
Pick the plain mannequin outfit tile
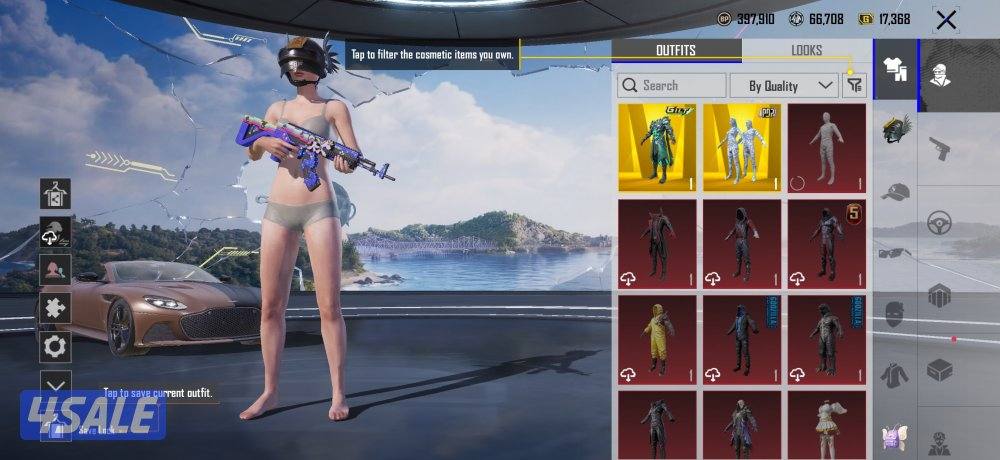click(x=826, y=147)
